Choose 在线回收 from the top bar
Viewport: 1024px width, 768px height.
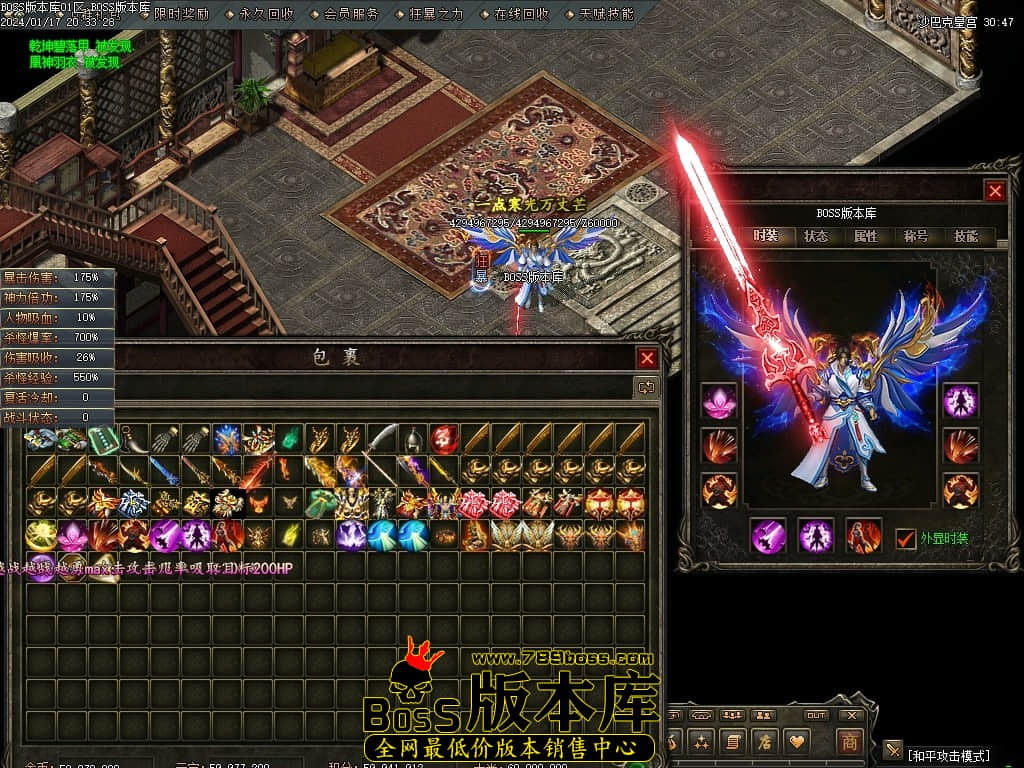[521, 14]
